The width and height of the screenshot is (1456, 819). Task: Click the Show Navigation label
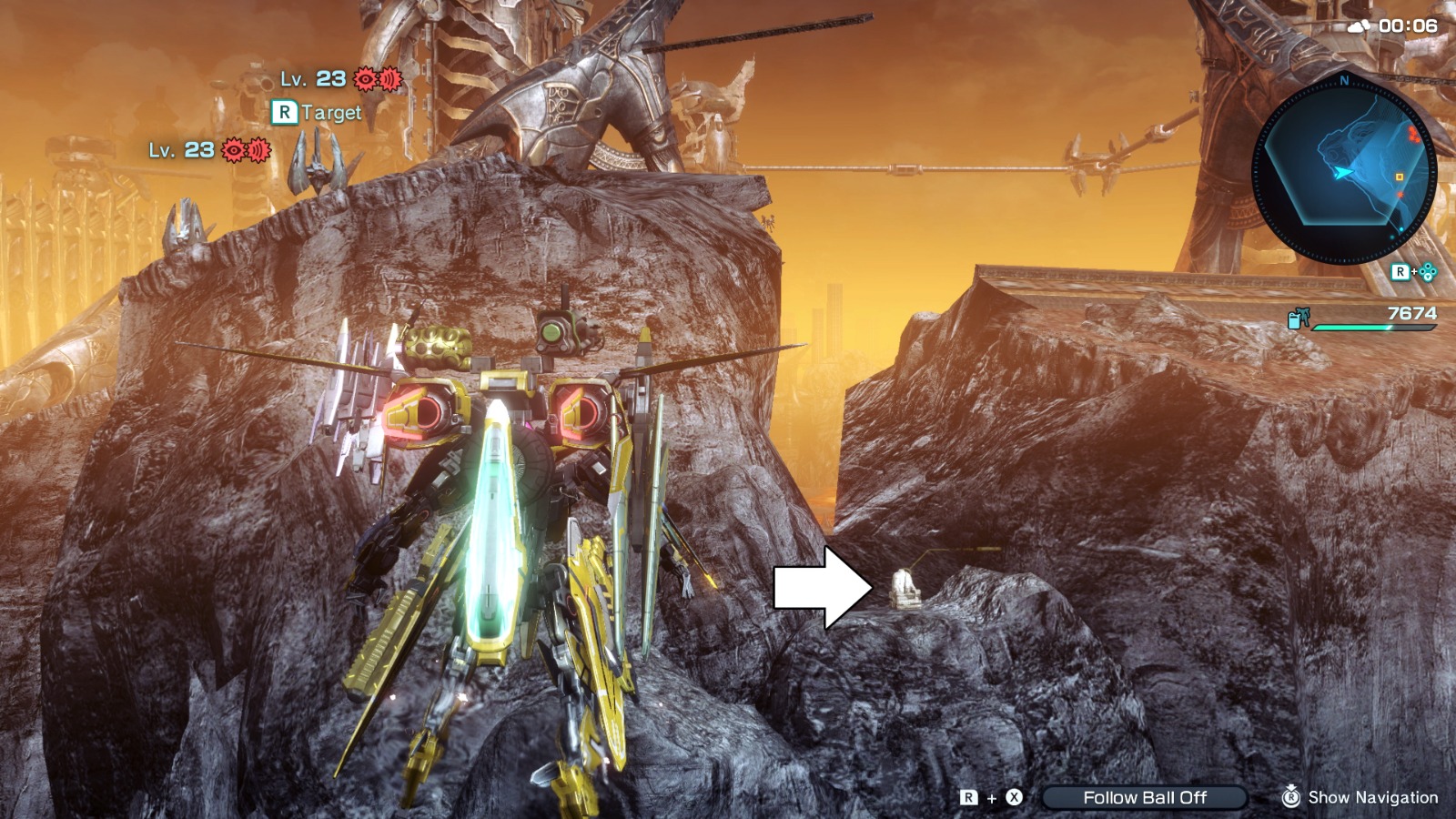click(x=1374, y=799)
